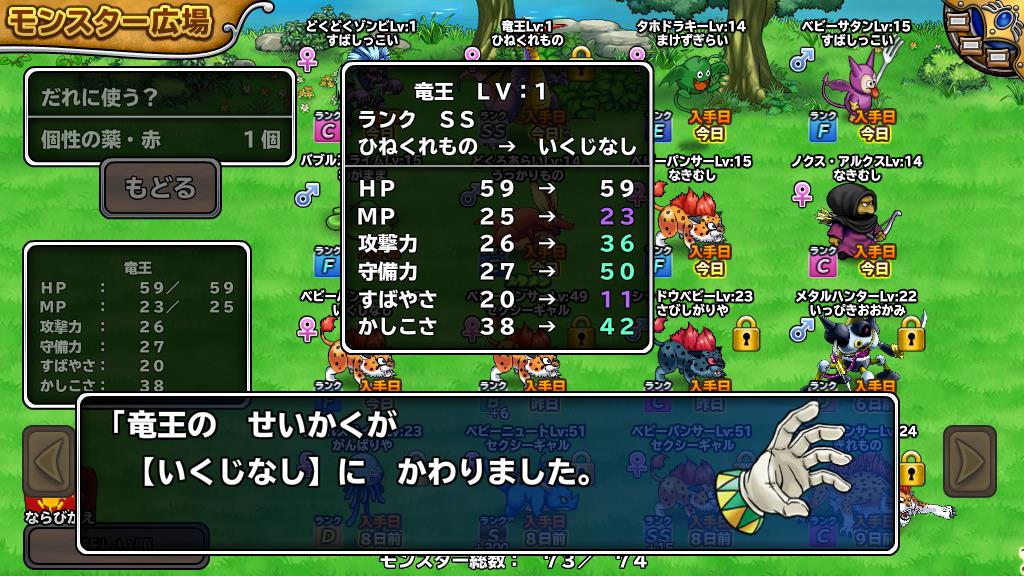Tap the もどる back button
This screenshot has width=1024, height=576.
click(x=160, y=188)
